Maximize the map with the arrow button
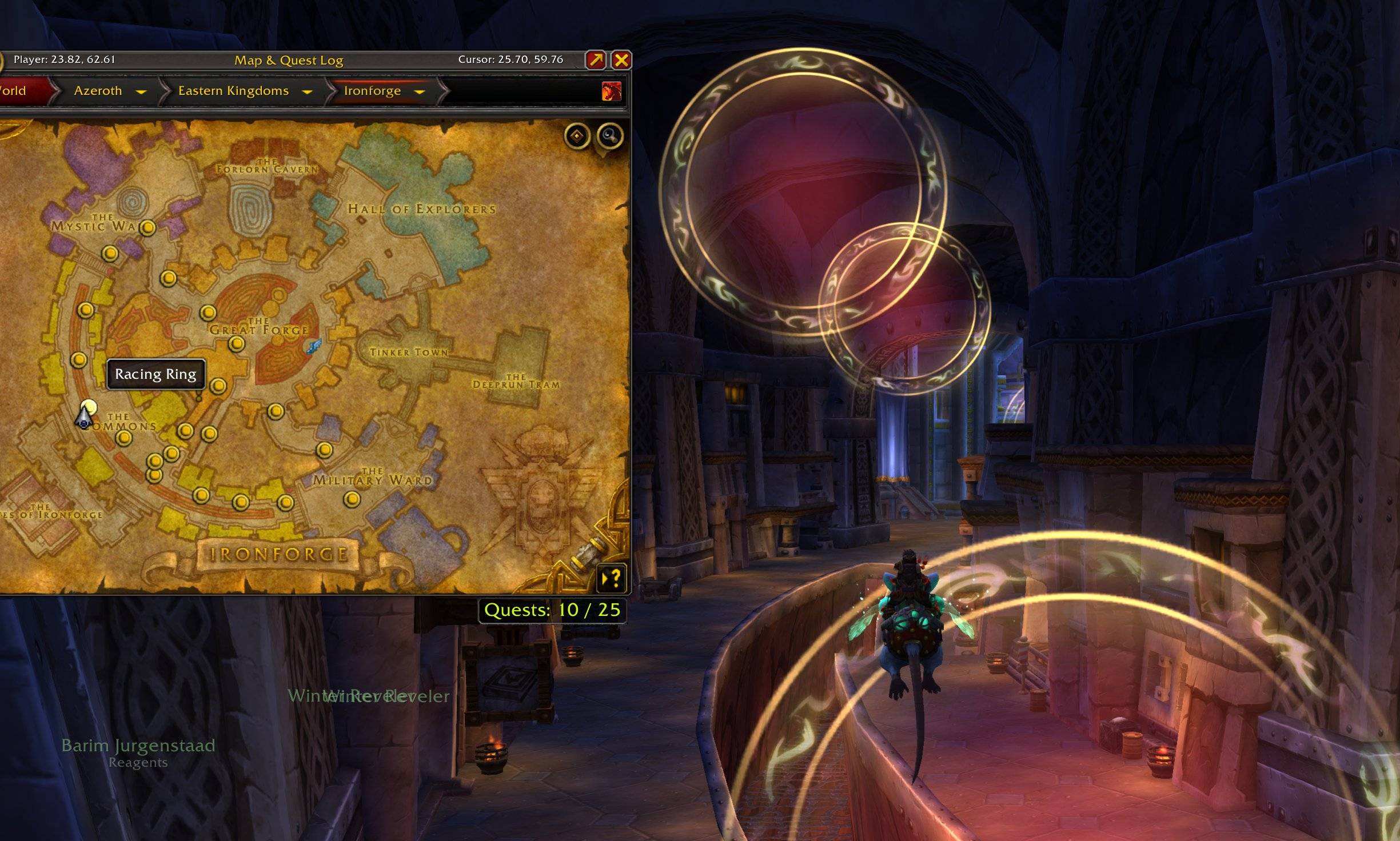The image size is (1400, 841). click(x=596, y=60)
